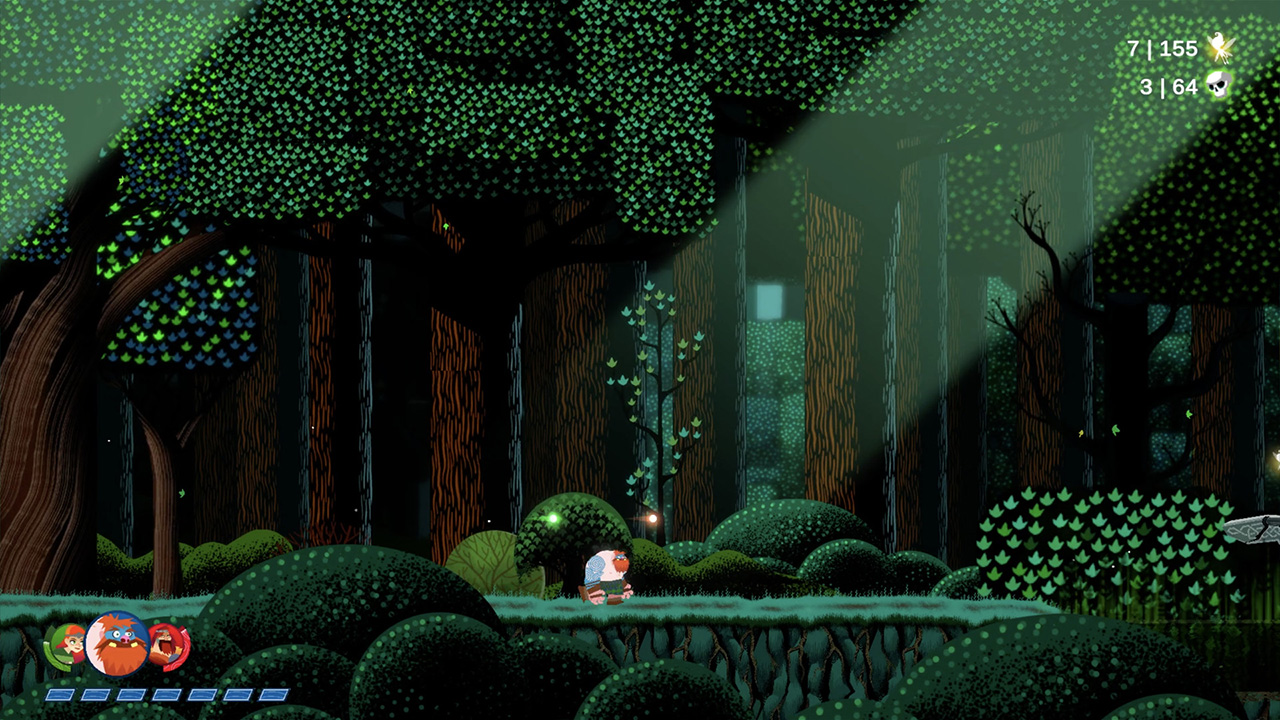The width and height of the screenshot is (1280, 720).
Task: Click the '7 | 155' fairy counter text
Action: coord(1163,48)
